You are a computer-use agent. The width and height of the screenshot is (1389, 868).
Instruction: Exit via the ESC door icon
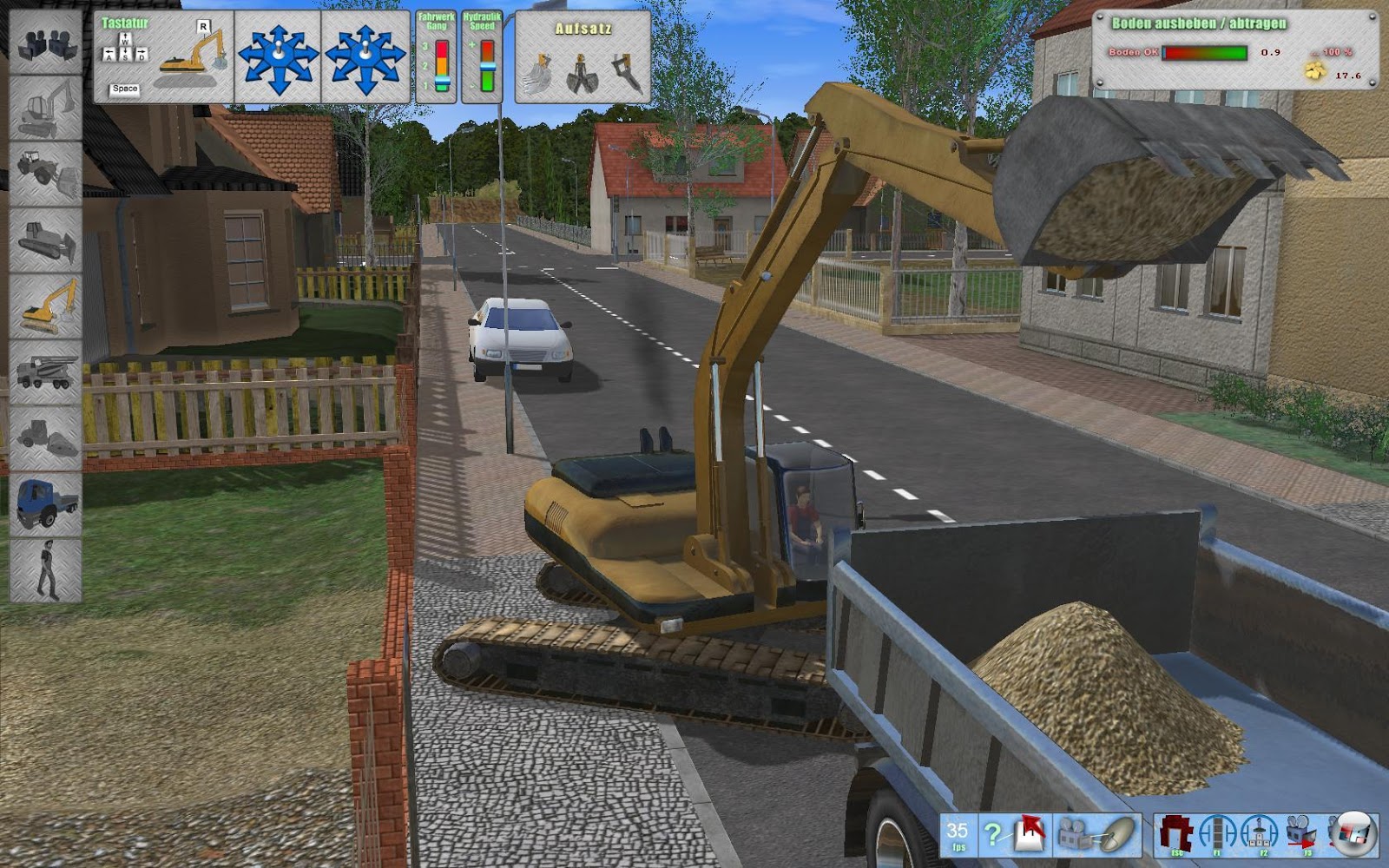(x=1176, y=832)
